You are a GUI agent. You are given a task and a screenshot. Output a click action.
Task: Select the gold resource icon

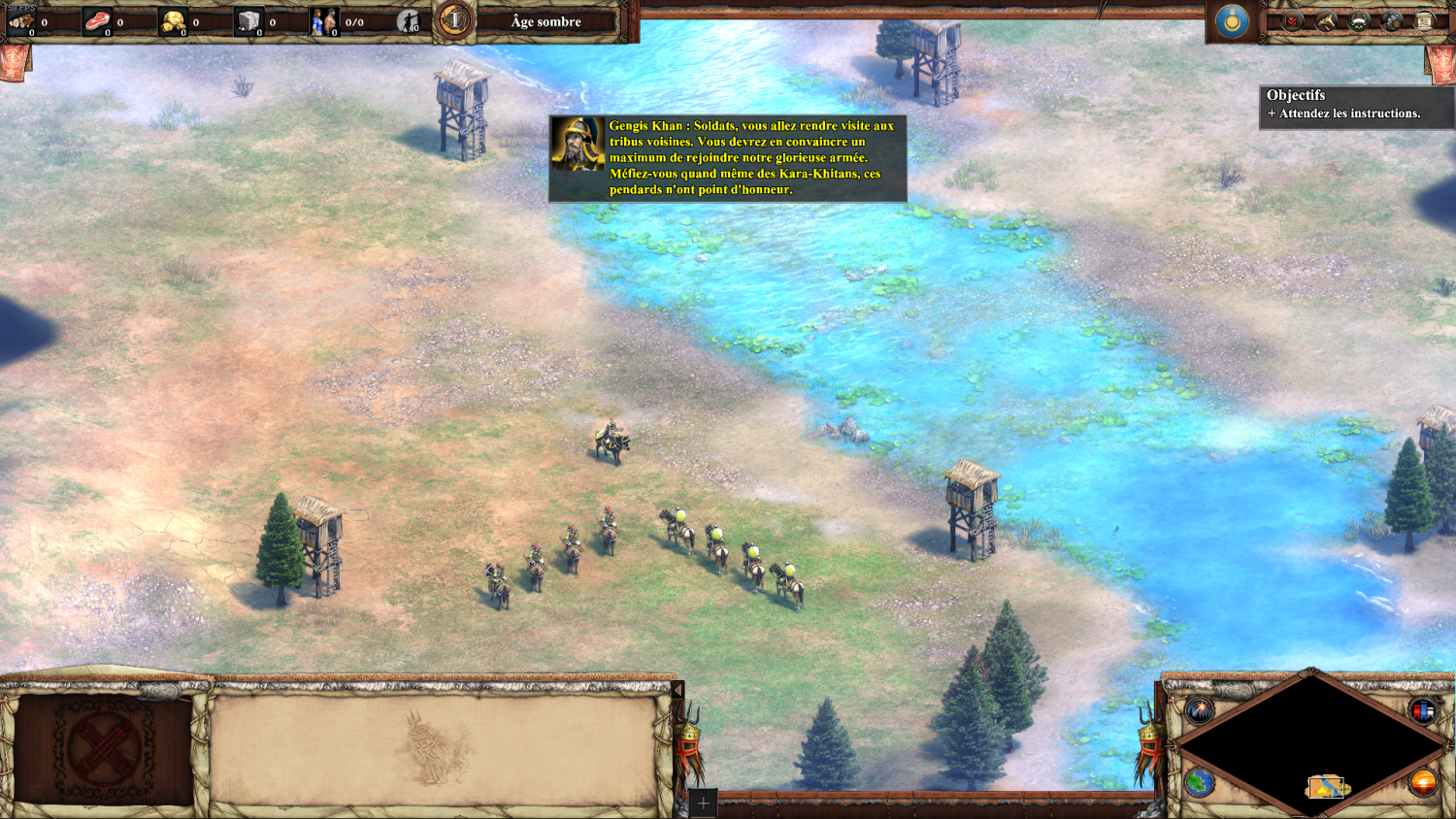(x=174, y=21)
